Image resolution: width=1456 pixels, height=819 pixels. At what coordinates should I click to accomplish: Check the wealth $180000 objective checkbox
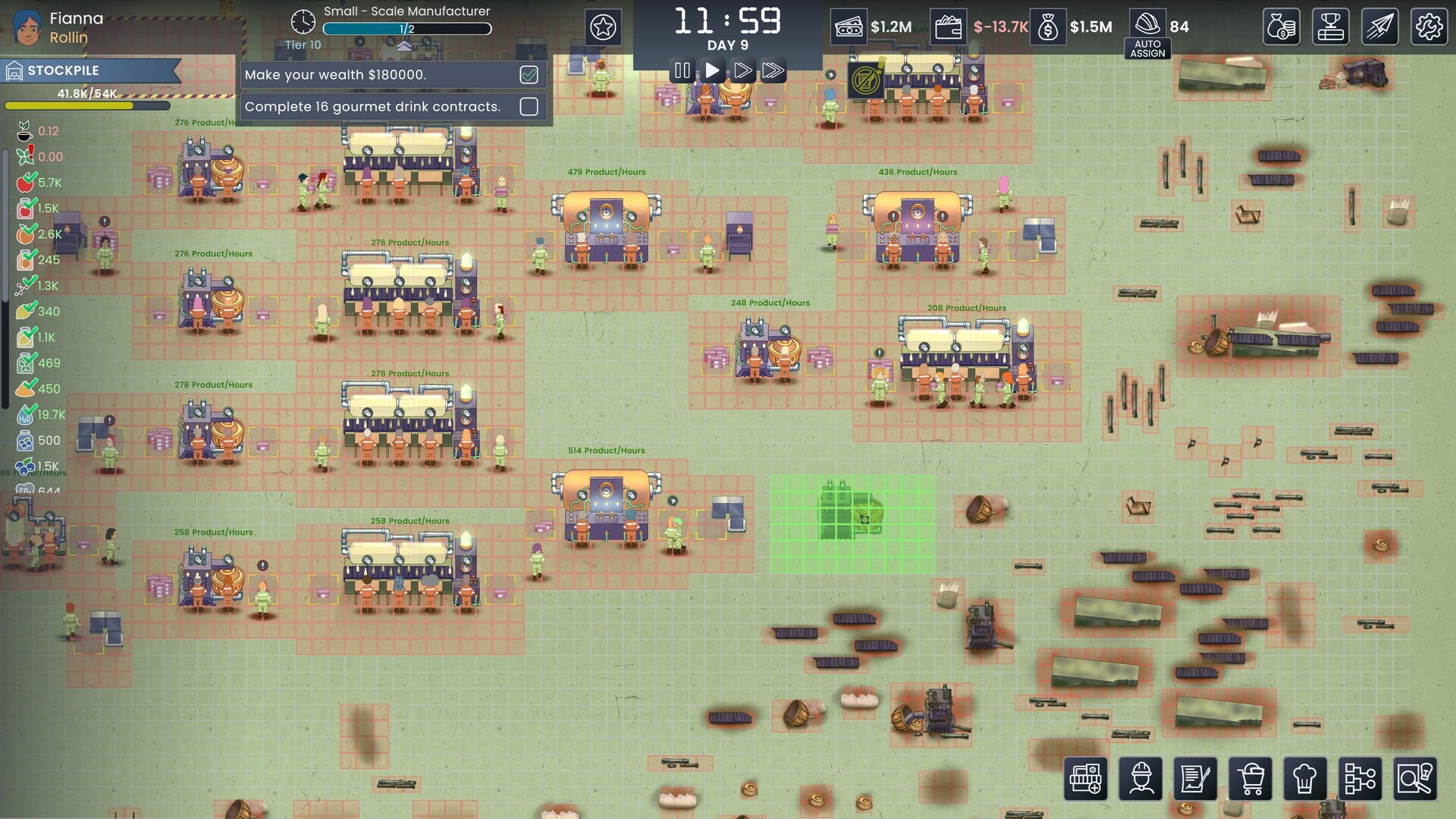529,74
